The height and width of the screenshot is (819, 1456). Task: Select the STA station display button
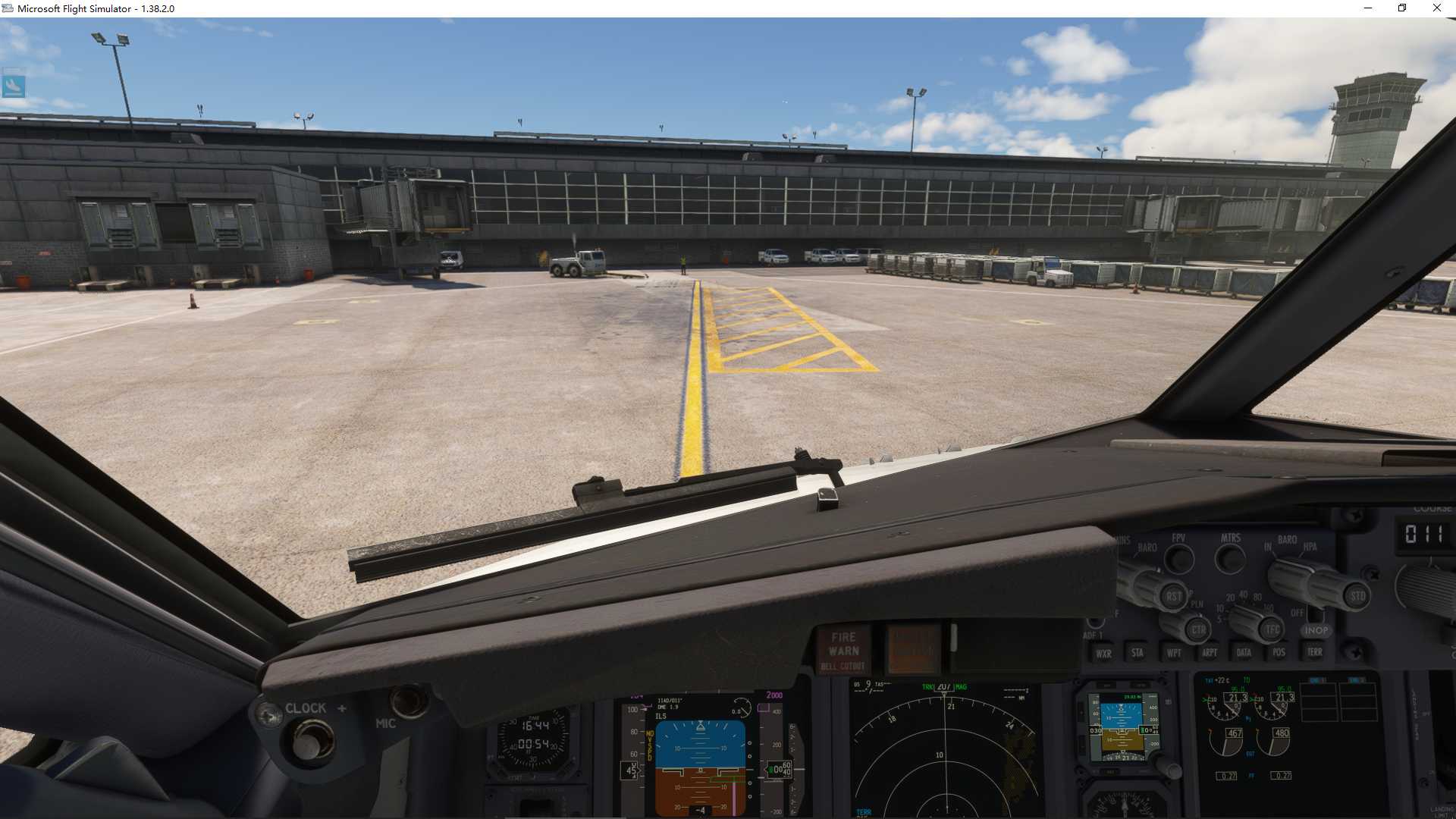pyautogui.click(x=1138, y=652)
